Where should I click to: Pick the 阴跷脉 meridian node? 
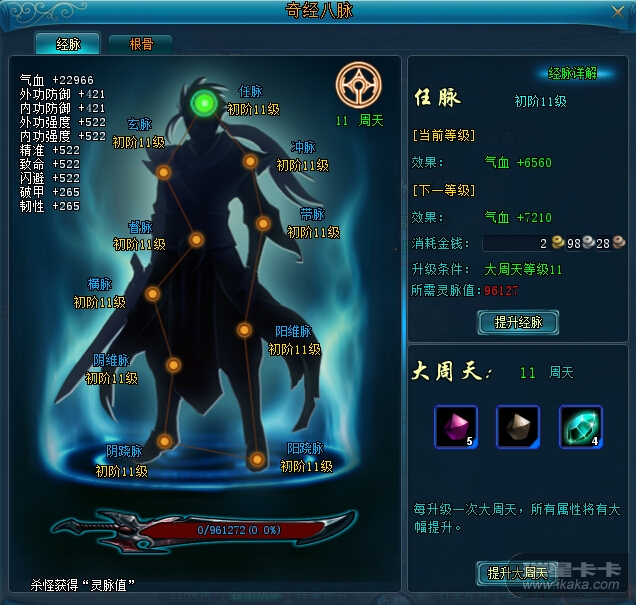(164, 441)
